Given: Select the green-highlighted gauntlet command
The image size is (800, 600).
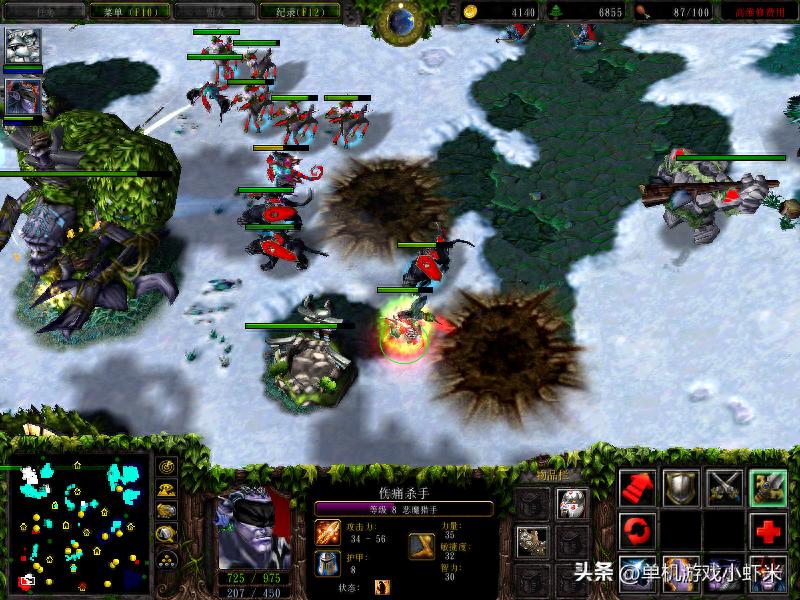Looking at the screenshot, I should (768, 487).
